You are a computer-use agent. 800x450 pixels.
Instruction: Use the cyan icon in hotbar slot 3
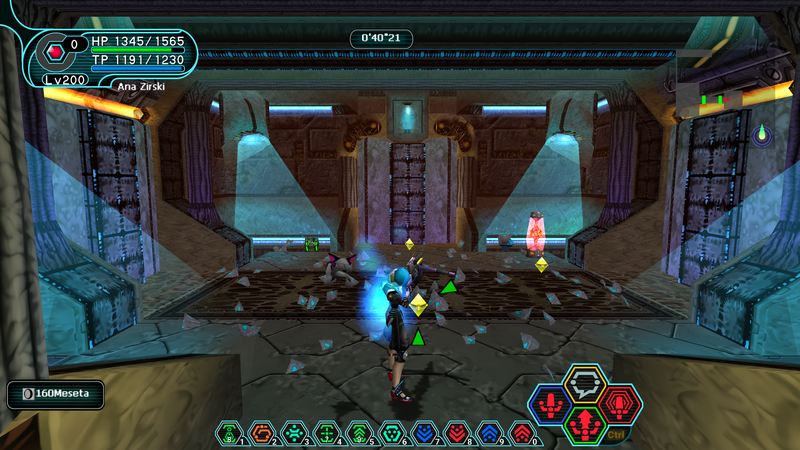294,433
